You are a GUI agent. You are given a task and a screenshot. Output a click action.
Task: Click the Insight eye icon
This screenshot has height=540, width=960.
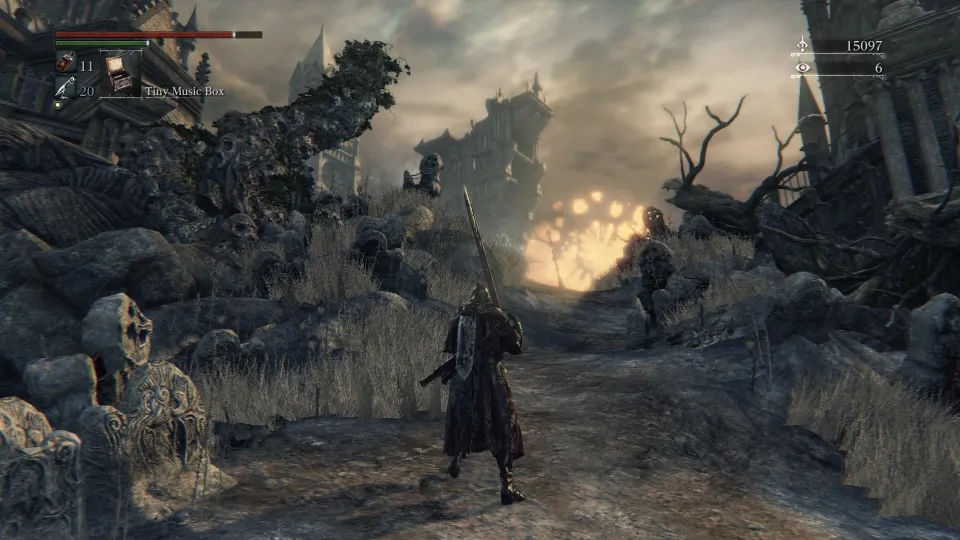click(x=802, y=68)
